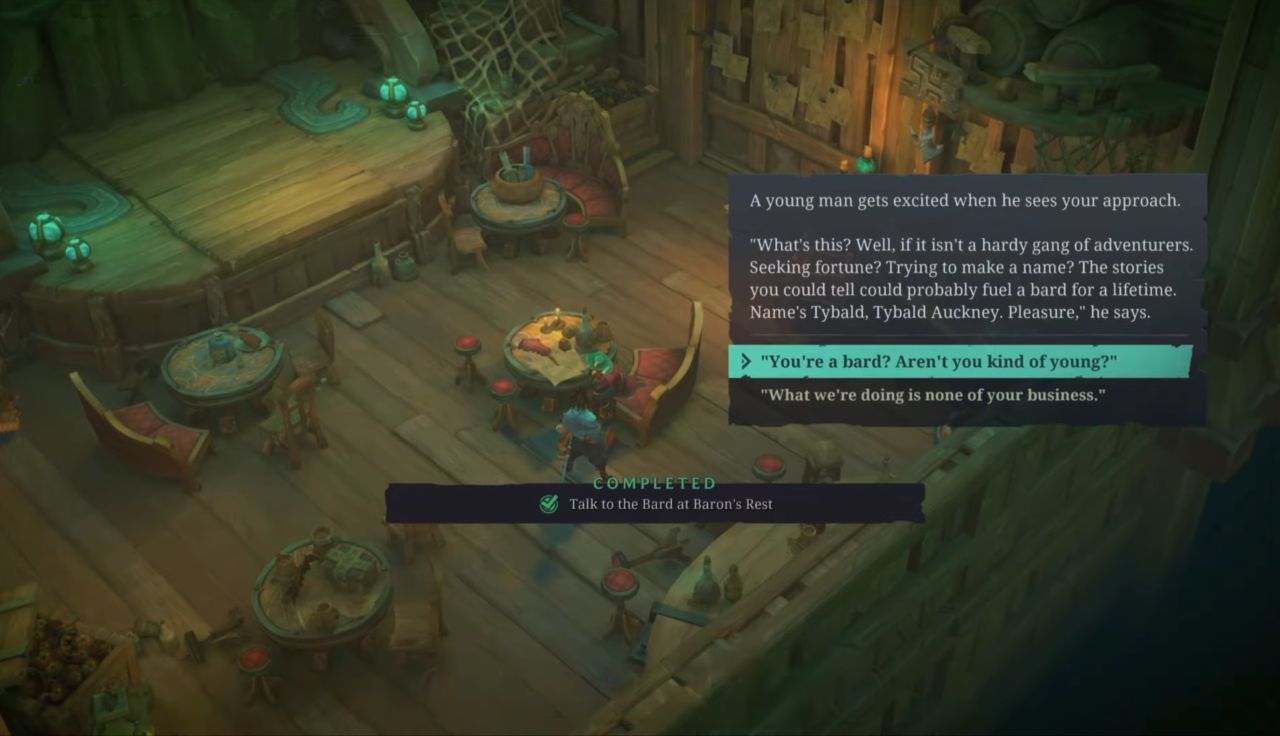Viewport: 1280px width, 736px height.
Task: Select "What we're doing is none of your business."
Action: (932, 395)
